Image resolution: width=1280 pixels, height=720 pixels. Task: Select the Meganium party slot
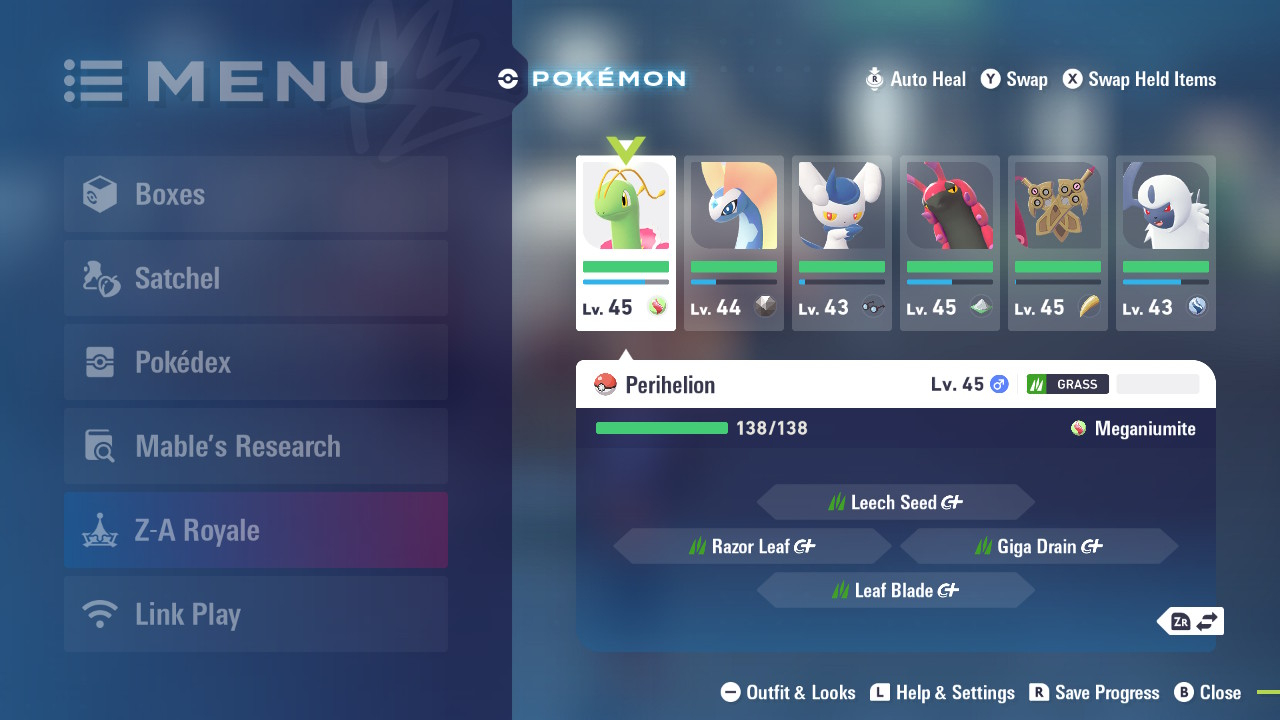point(626,243)
